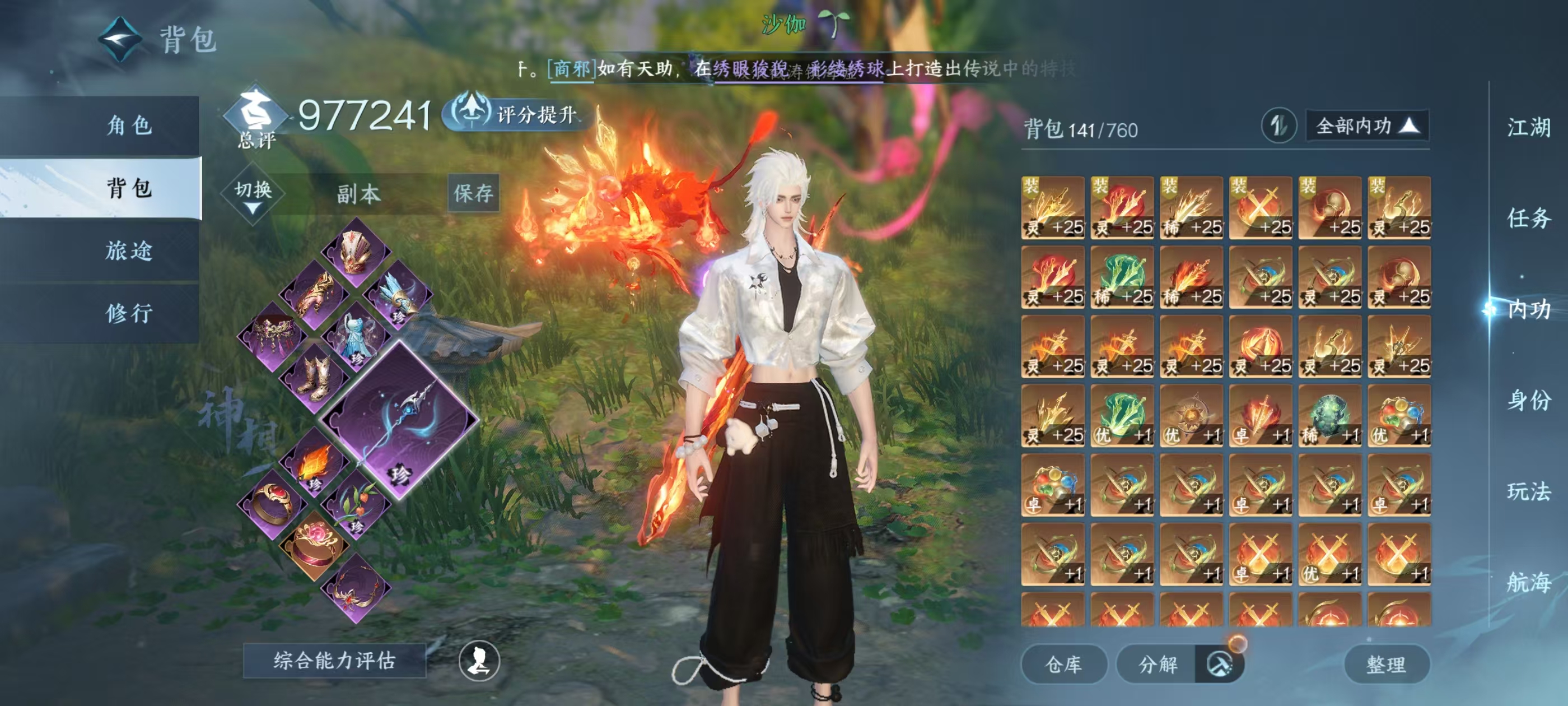This screenshot has height=706, width=1568.
Task: Open the 仓库 storage
Action: pos(1063,664)
